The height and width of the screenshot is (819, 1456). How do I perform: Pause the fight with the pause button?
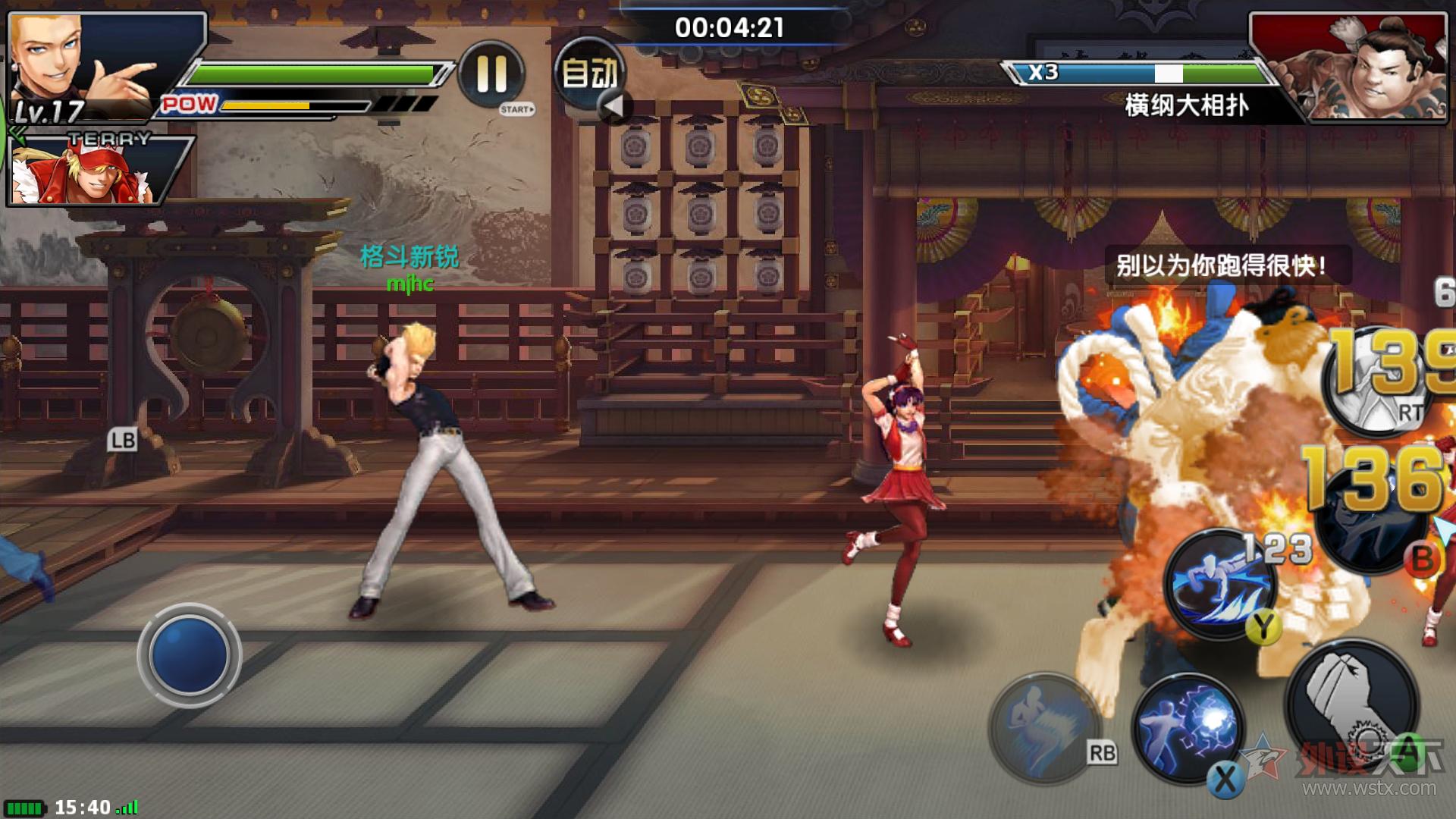click(491, 74)
